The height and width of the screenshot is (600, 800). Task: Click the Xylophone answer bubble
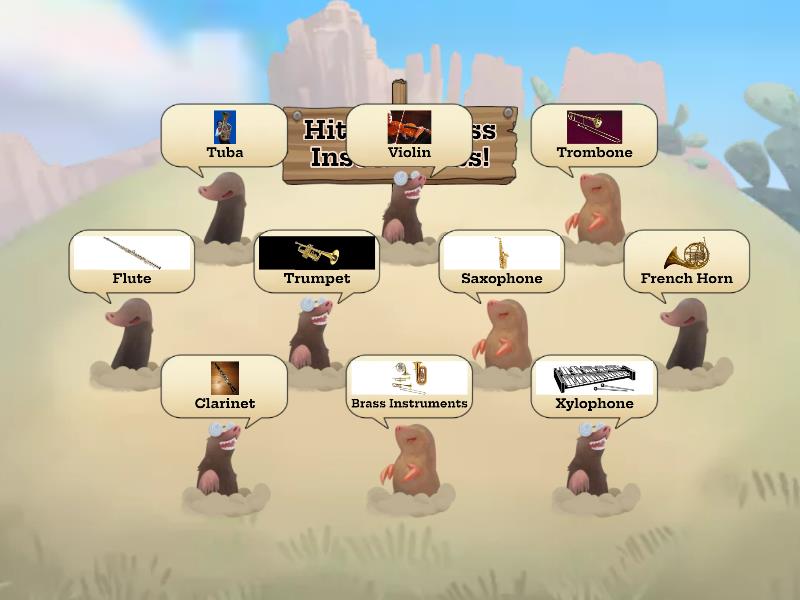[x=594, y=387]
